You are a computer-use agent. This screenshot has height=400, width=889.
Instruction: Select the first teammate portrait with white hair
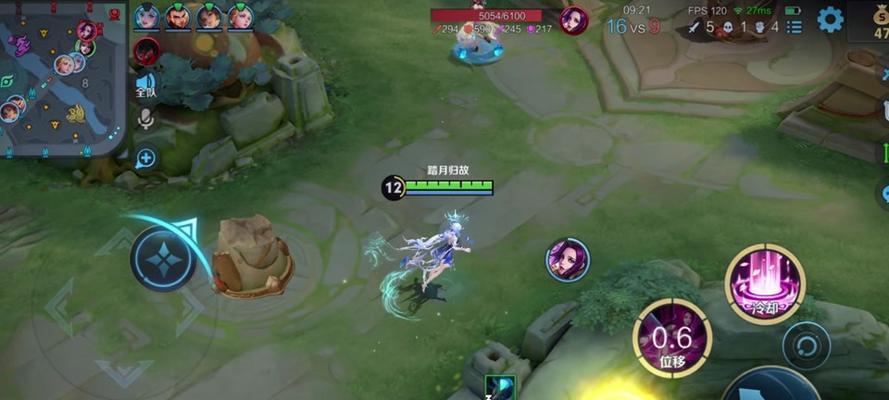pyautogui.click(x=147, y=16)
